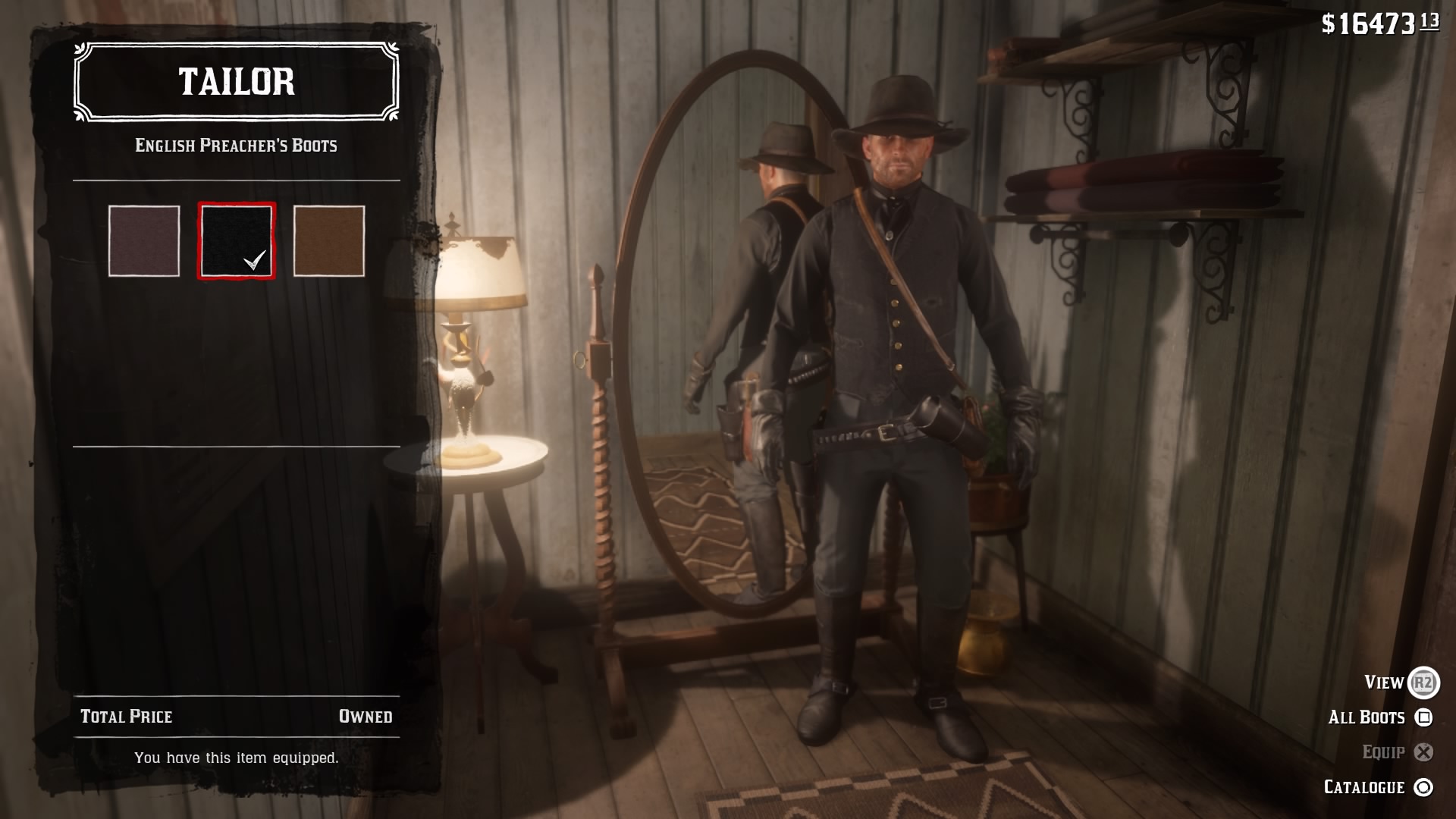This screenshot has height=819, width=1456.
Task: Select the brown boots color swatch
Action: point(329,240)
